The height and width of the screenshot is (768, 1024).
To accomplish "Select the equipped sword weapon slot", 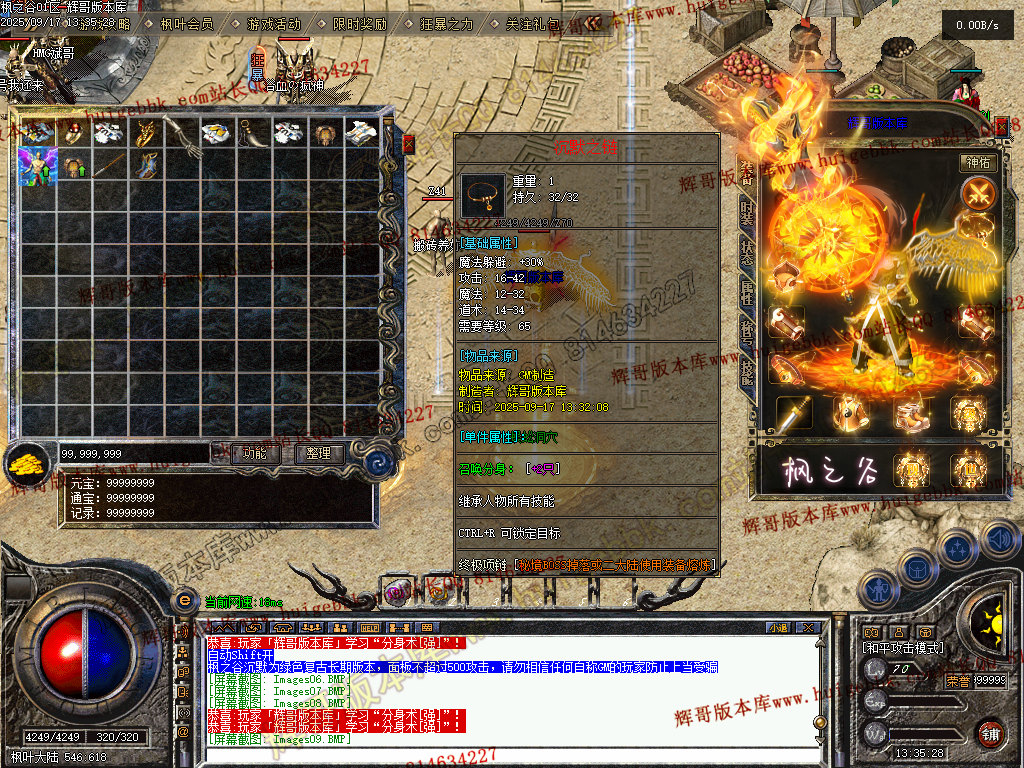I will pos(795,411).
